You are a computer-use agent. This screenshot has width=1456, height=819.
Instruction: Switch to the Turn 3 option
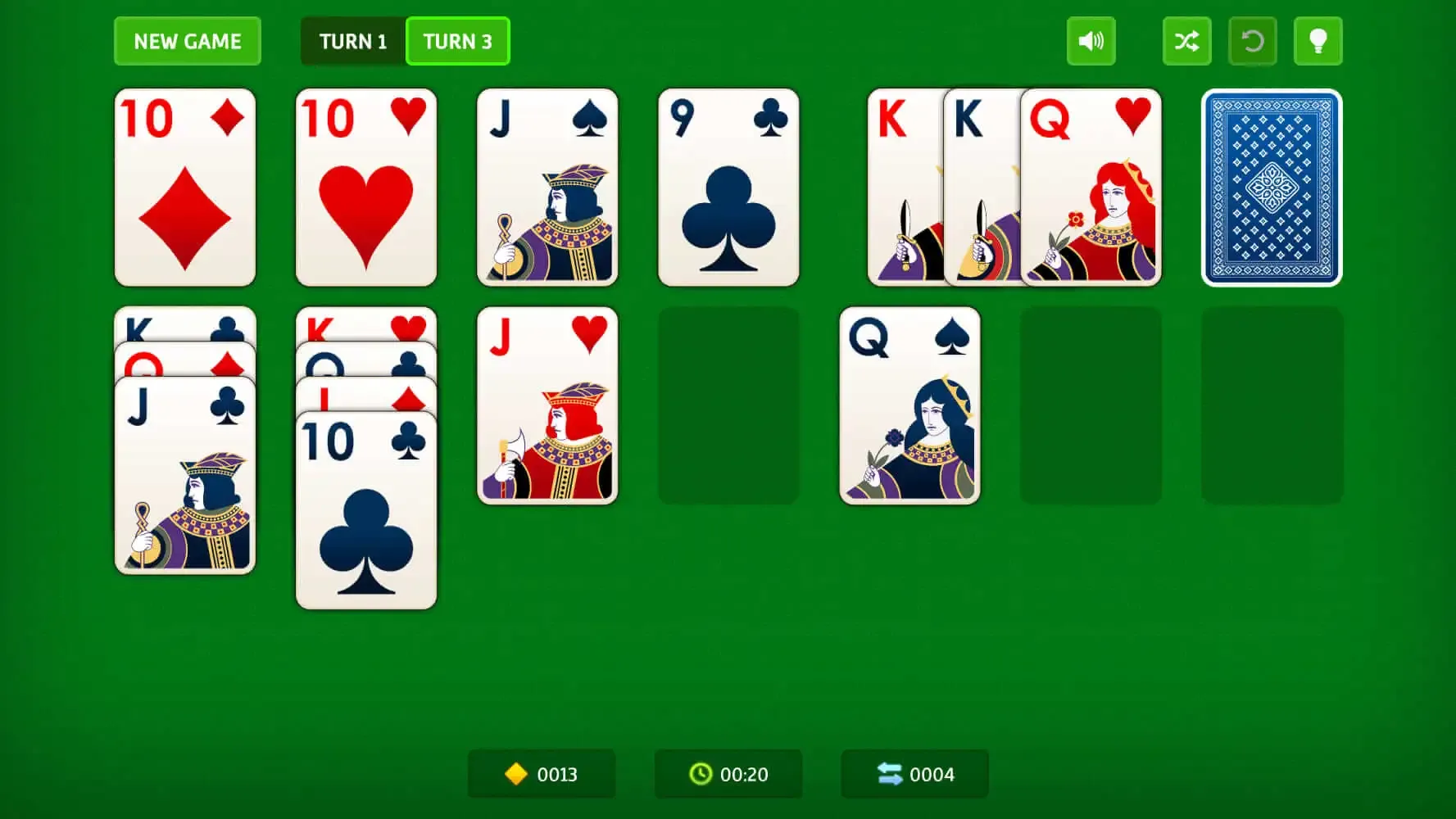click(x=457, y=41)
